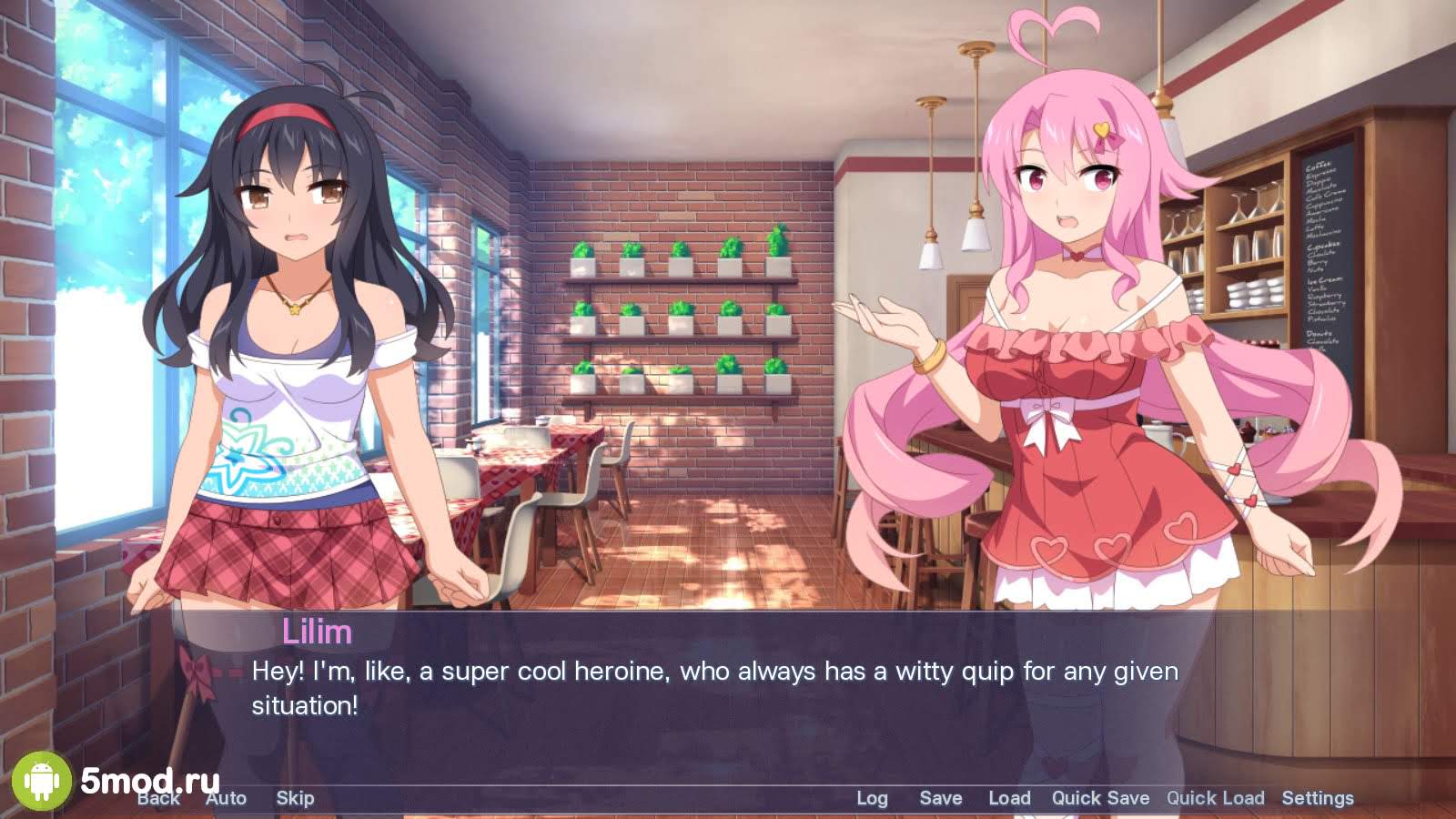Open the Save menu

tap(941, 798)
